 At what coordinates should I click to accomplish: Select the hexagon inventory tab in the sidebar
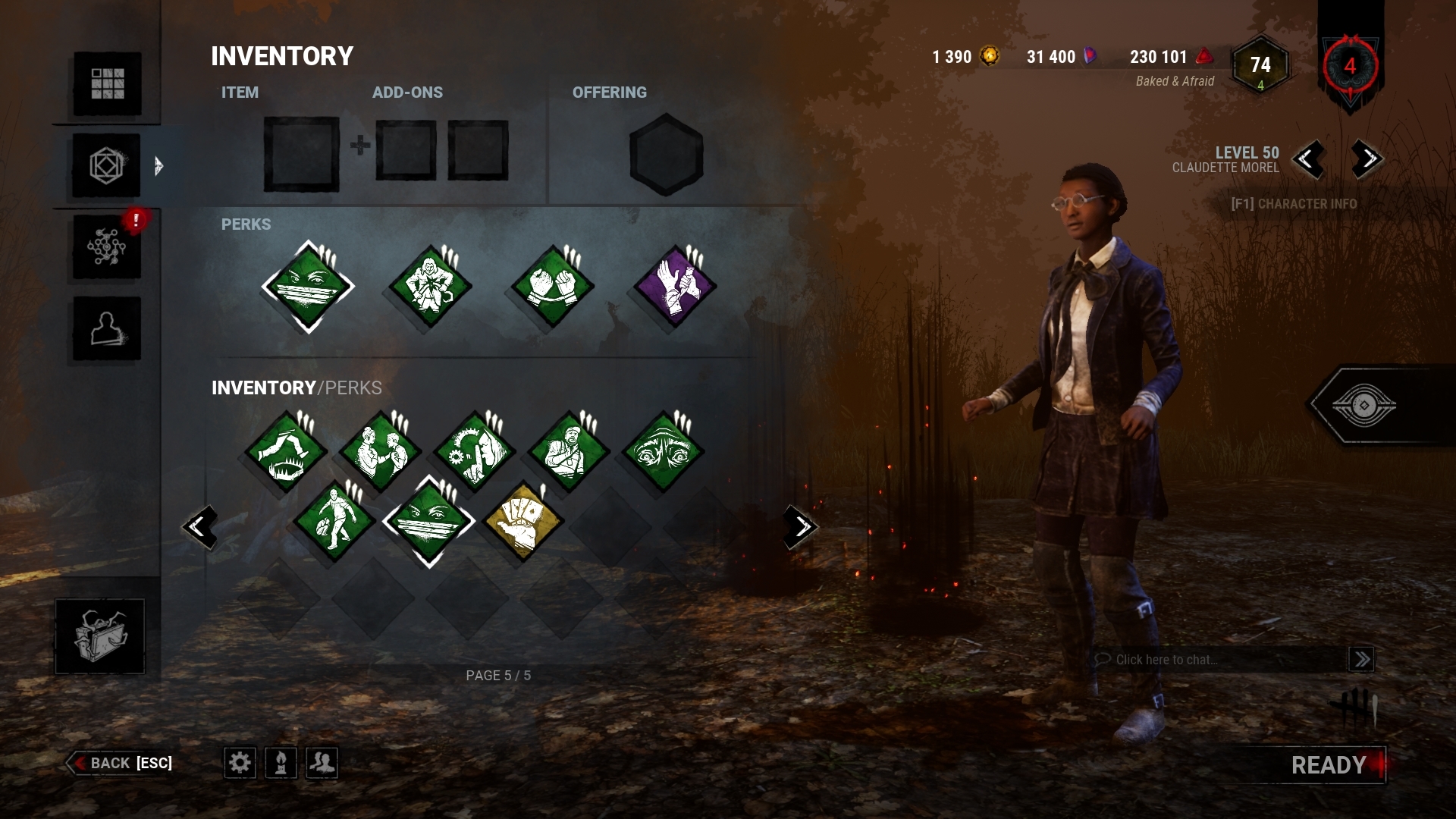(106, 165)
